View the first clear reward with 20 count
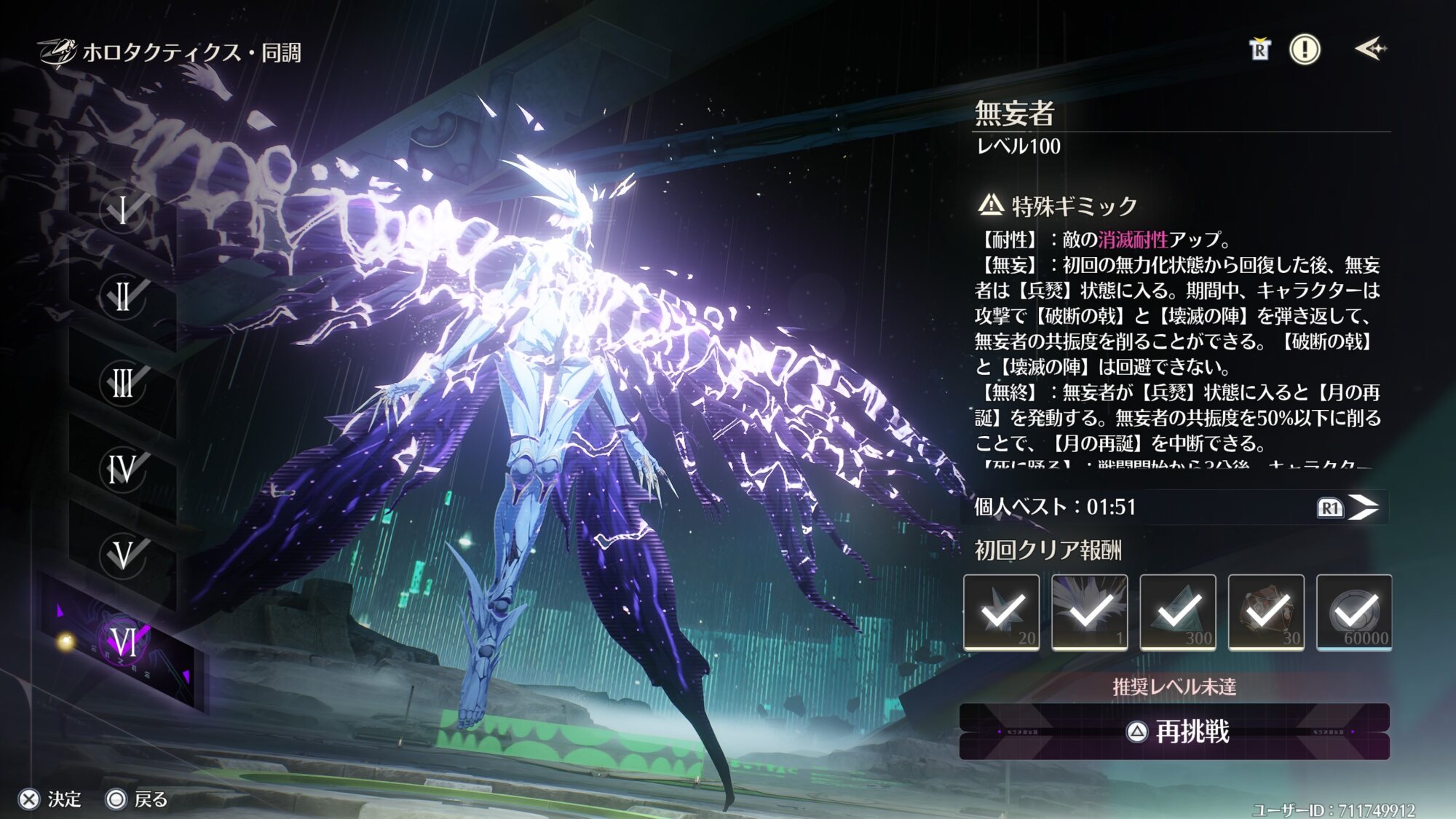Image resolution: width=1456 pixels, height=819 pixels. pos(1002,612)
